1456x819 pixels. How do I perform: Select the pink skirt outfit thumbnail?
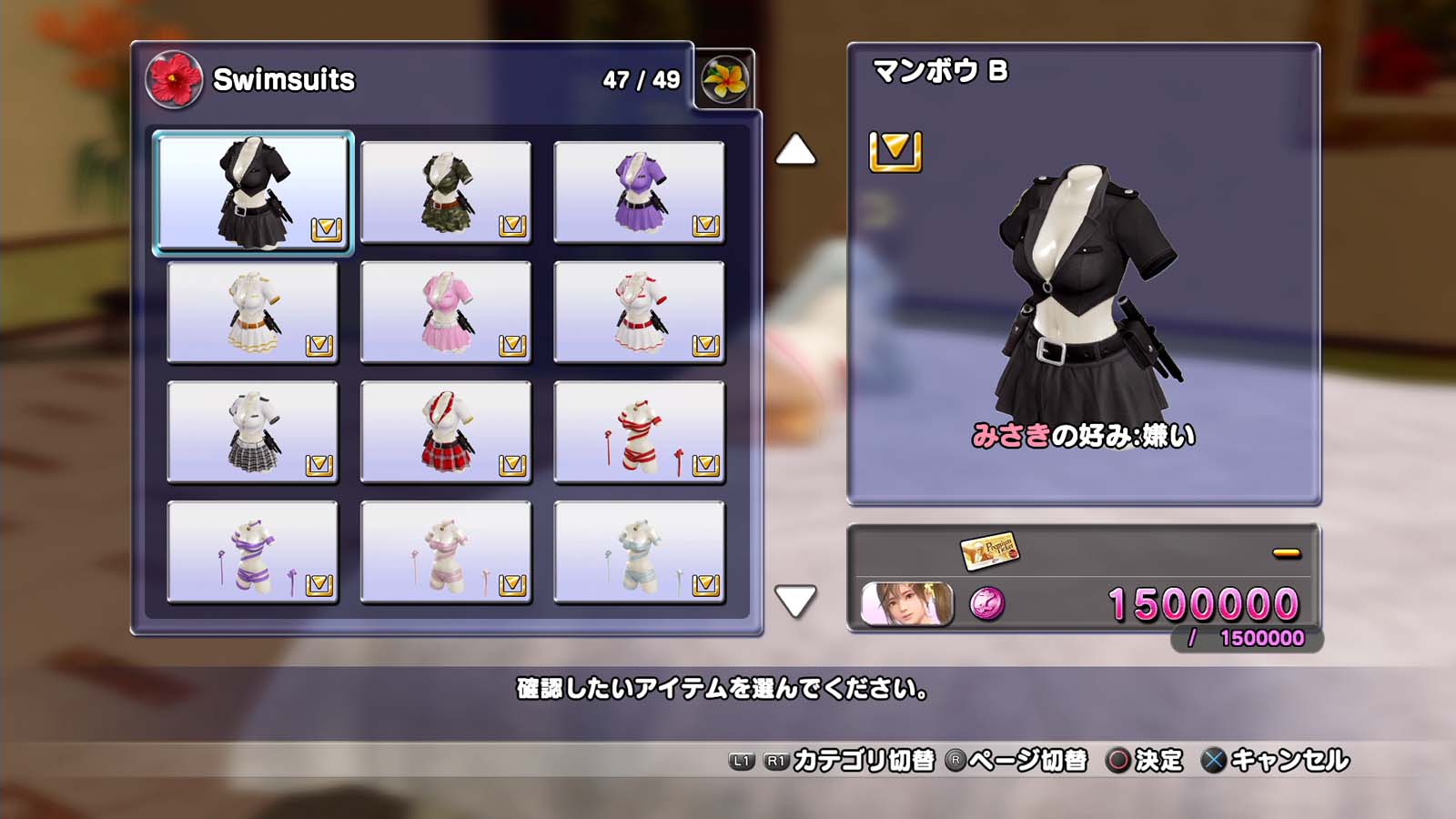pyautogui.click(x=446, y=312)
